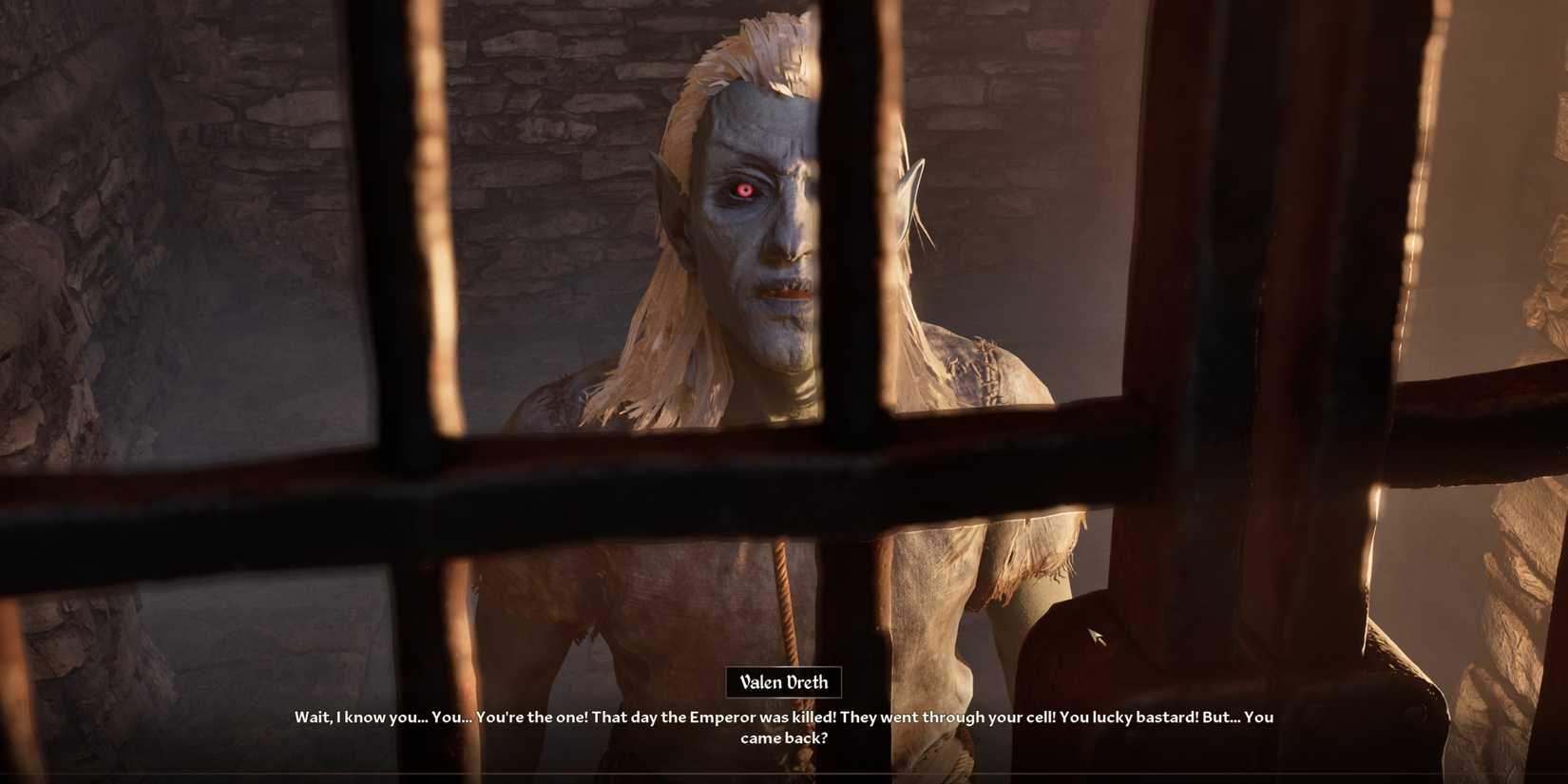Click the word 'Emperor' in the dialogue text
1568x784 pixels.
tap(722, 717)
